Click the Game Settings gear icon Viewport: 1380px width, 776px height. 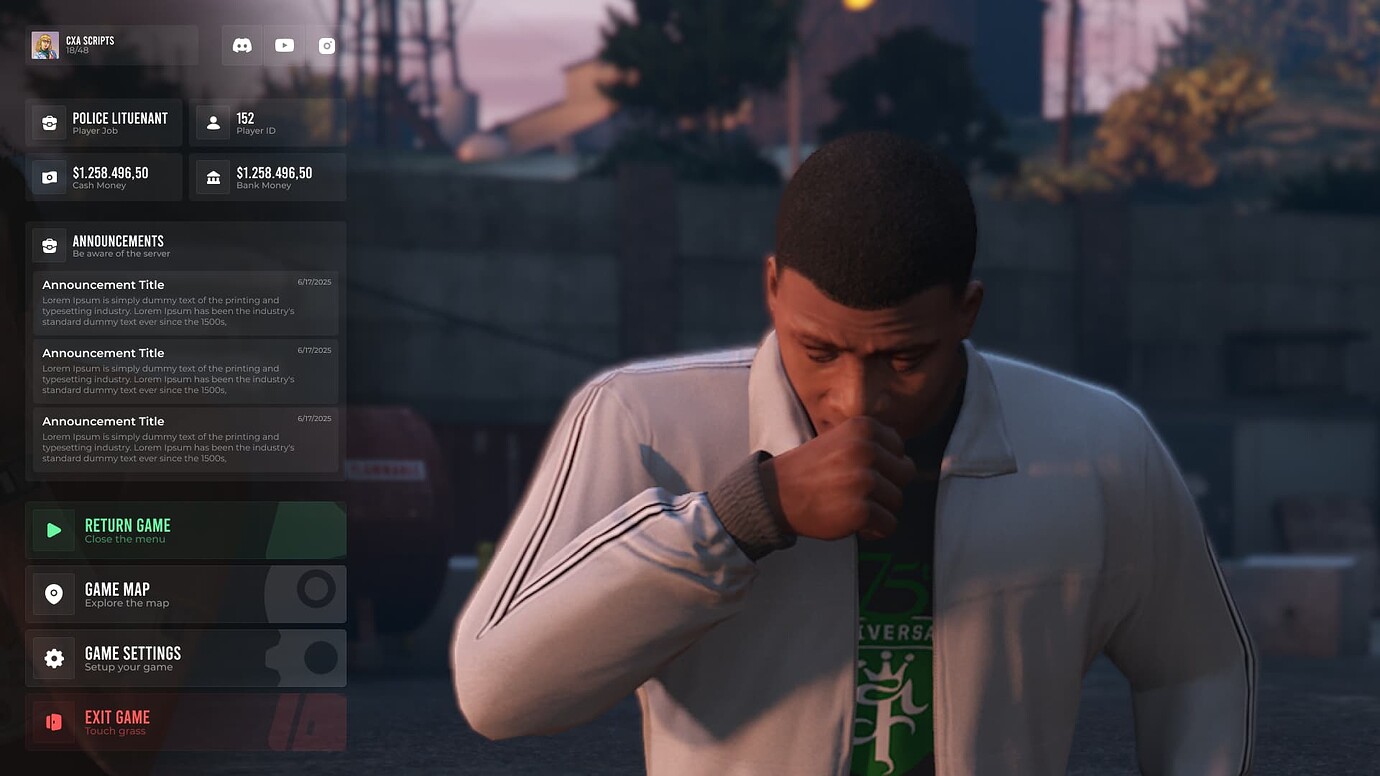coord(52,657)
